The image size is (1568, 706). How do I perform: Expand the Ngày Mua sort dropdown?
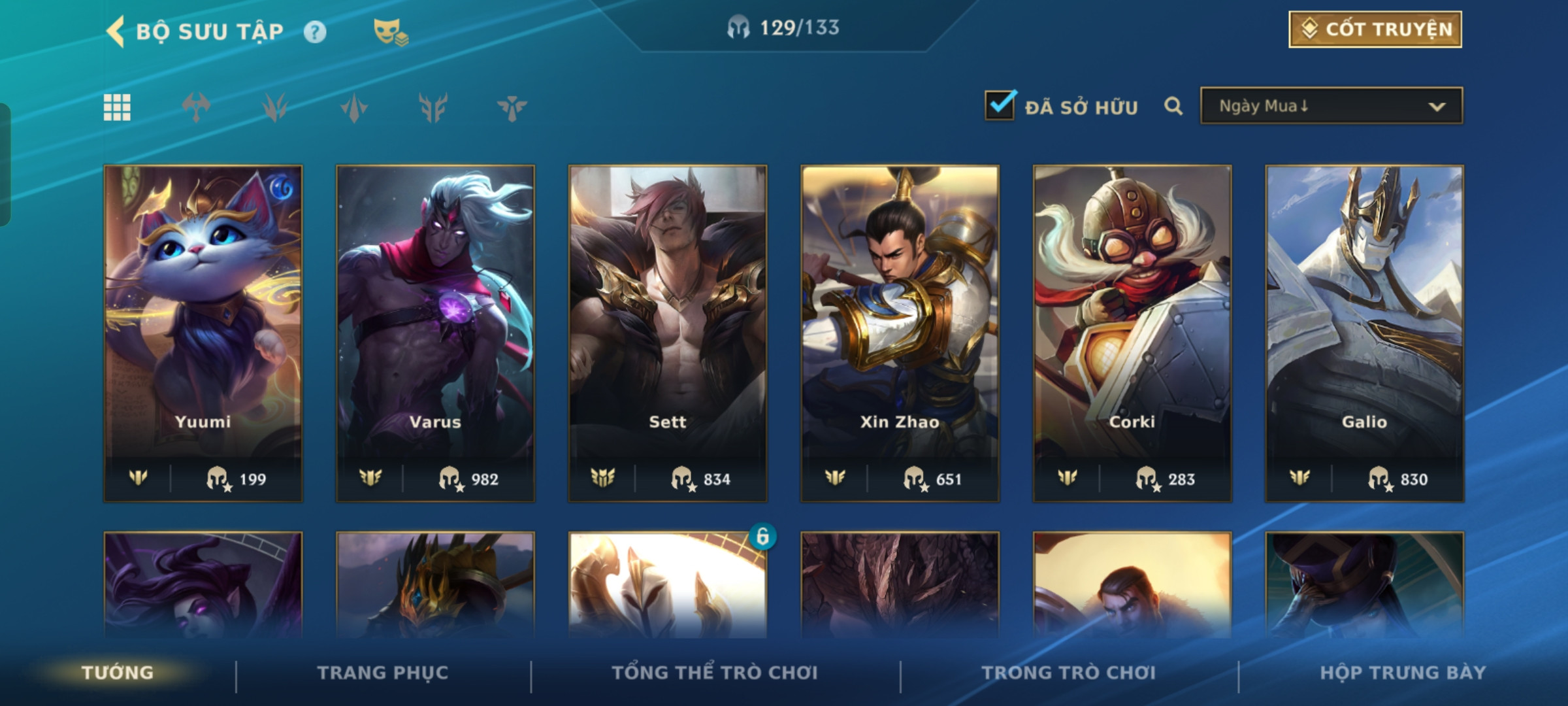pyautogui.click(x=1331, y=106)
